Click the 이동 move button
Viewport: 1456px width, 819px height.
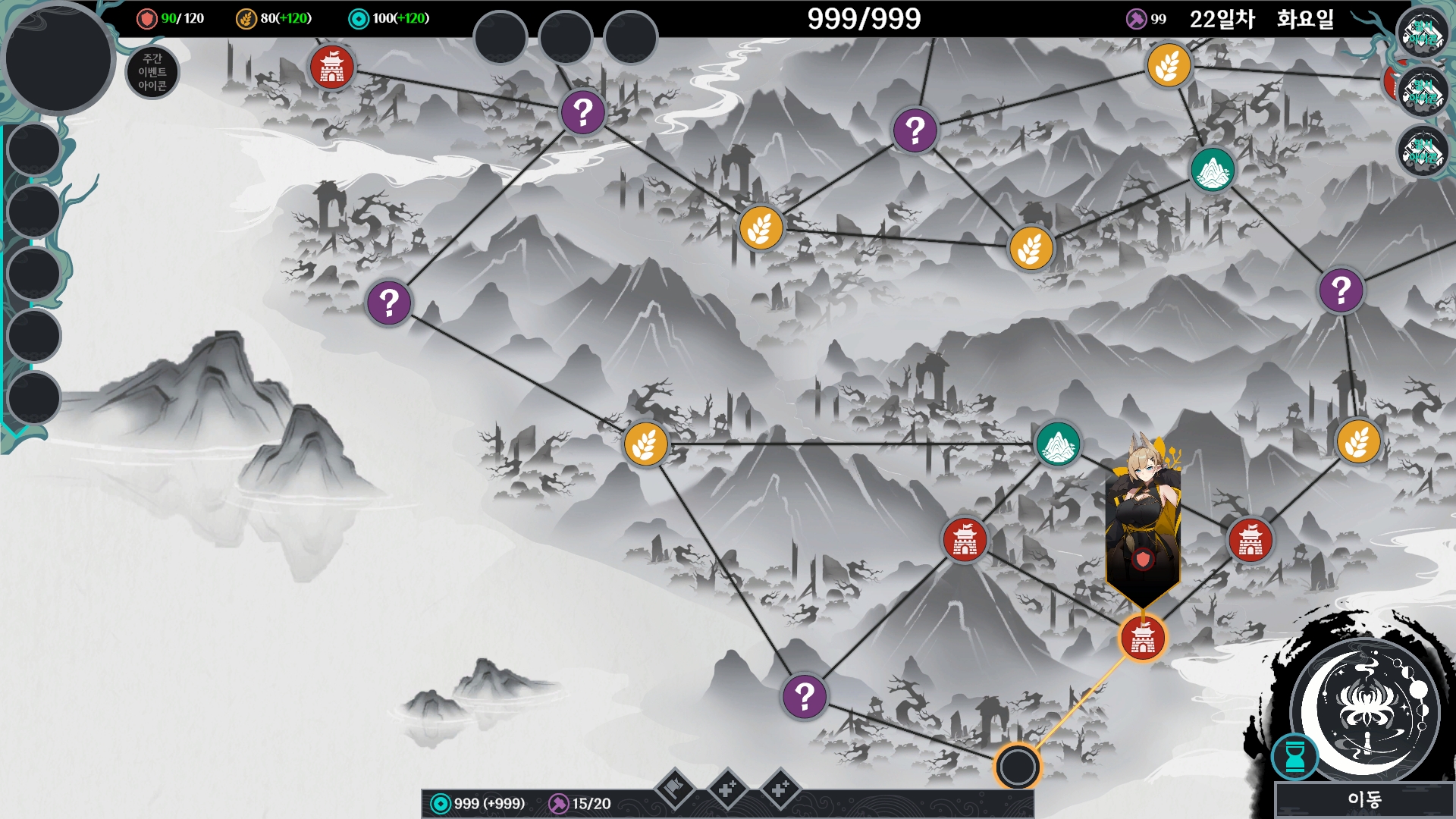1363,799
